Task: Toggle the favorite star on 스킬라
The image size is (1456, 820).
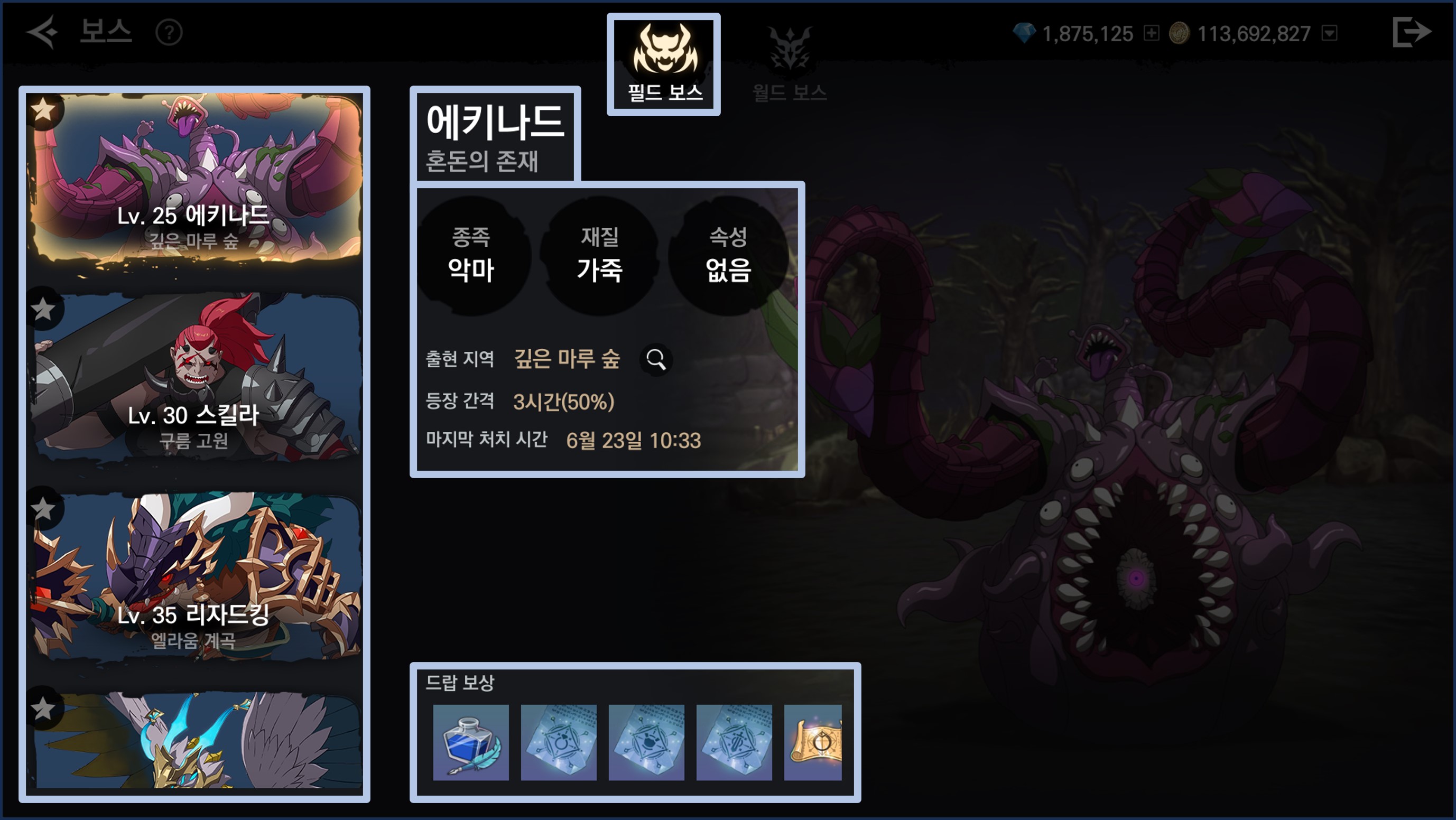Action: point(43,309)
